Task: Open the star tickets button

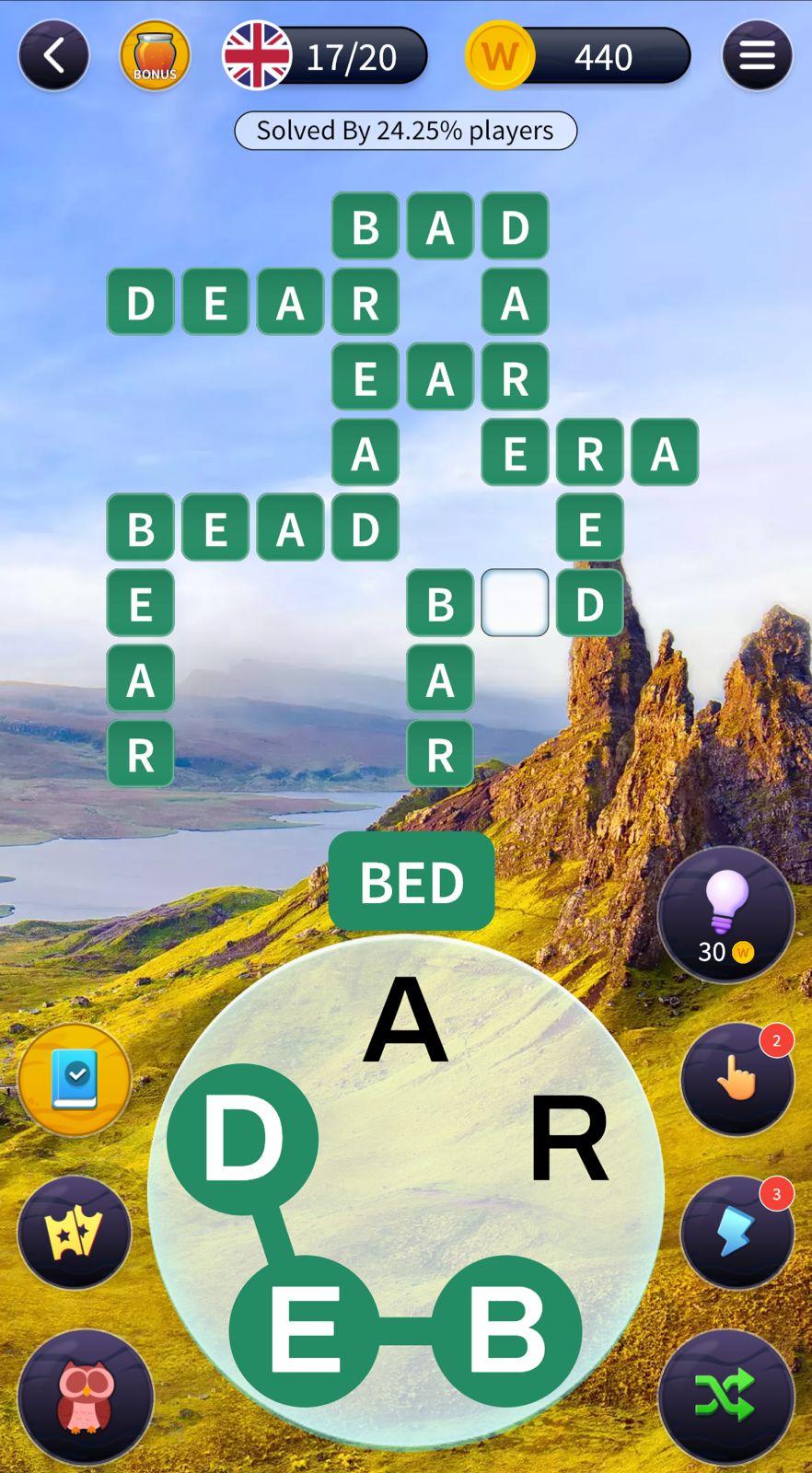Action: point(75,1233)
